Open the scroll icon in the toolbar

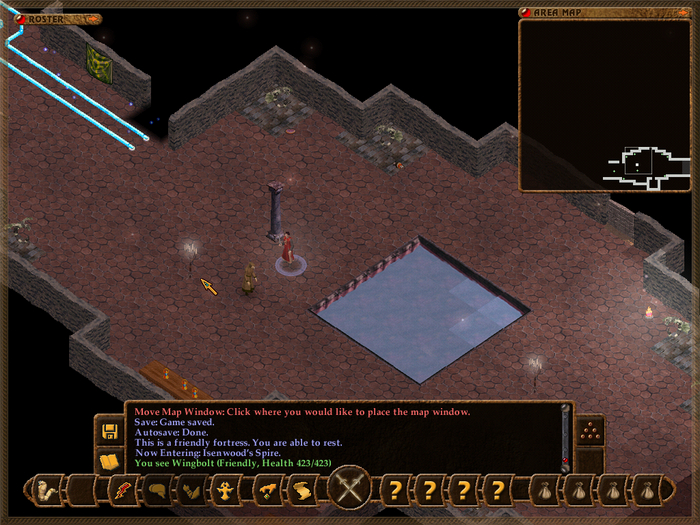pos(303,491)
